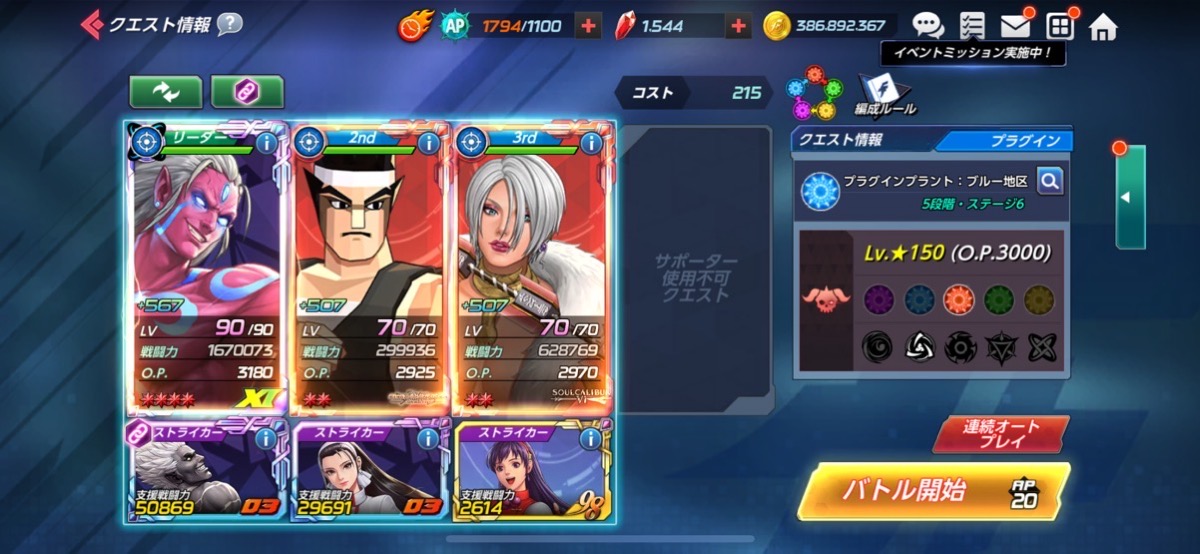Screen dimensions: 1200x554
Task: Select the leader fighter card
Action: pyautogui.click(x=207, y=270)
